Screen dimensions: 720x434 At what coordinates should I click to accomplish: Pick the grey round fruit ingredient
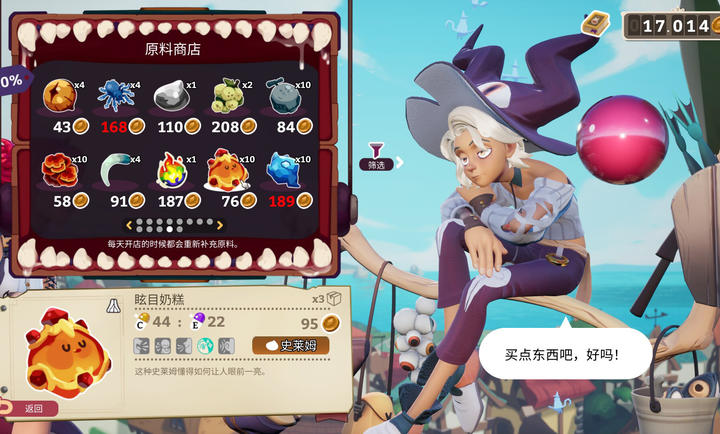[283, 96]
